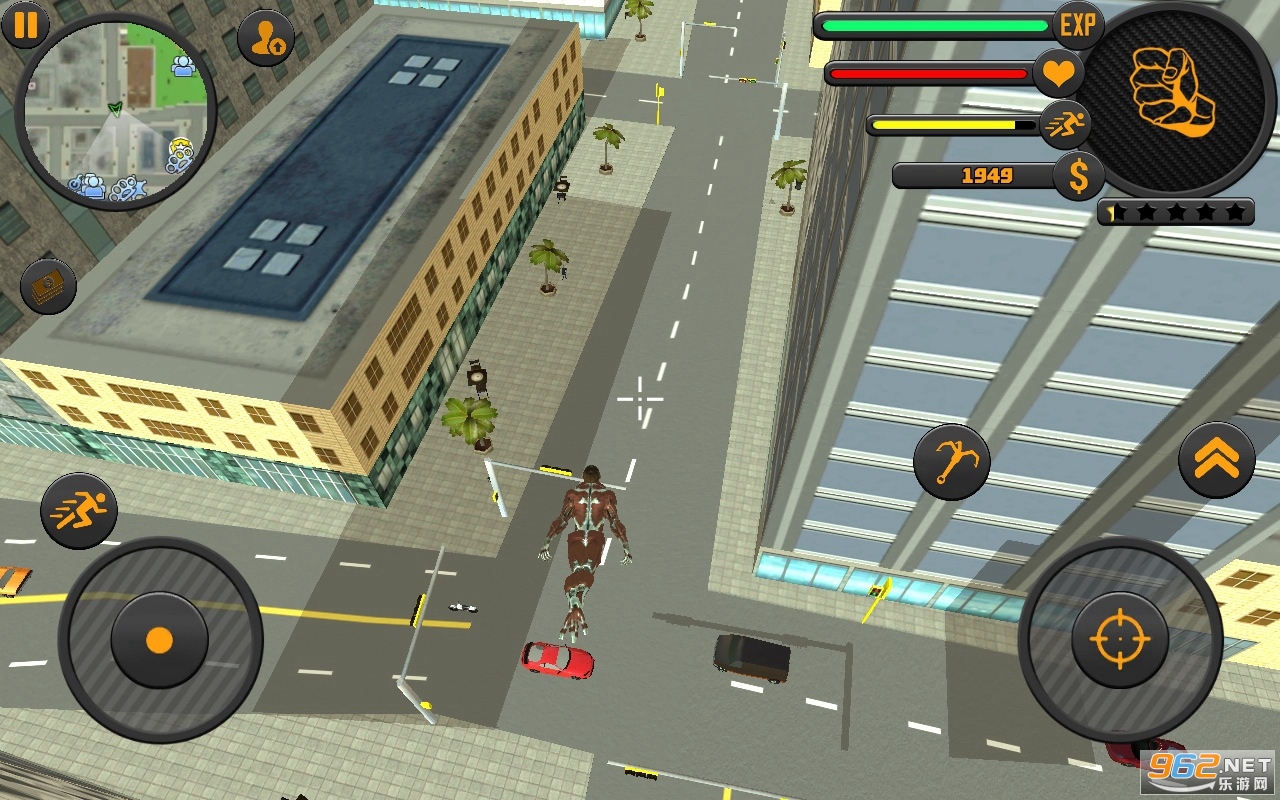Jump with the double-chevron up button
Viewport: 1280px width, 800px height.
pos(1216,459)
